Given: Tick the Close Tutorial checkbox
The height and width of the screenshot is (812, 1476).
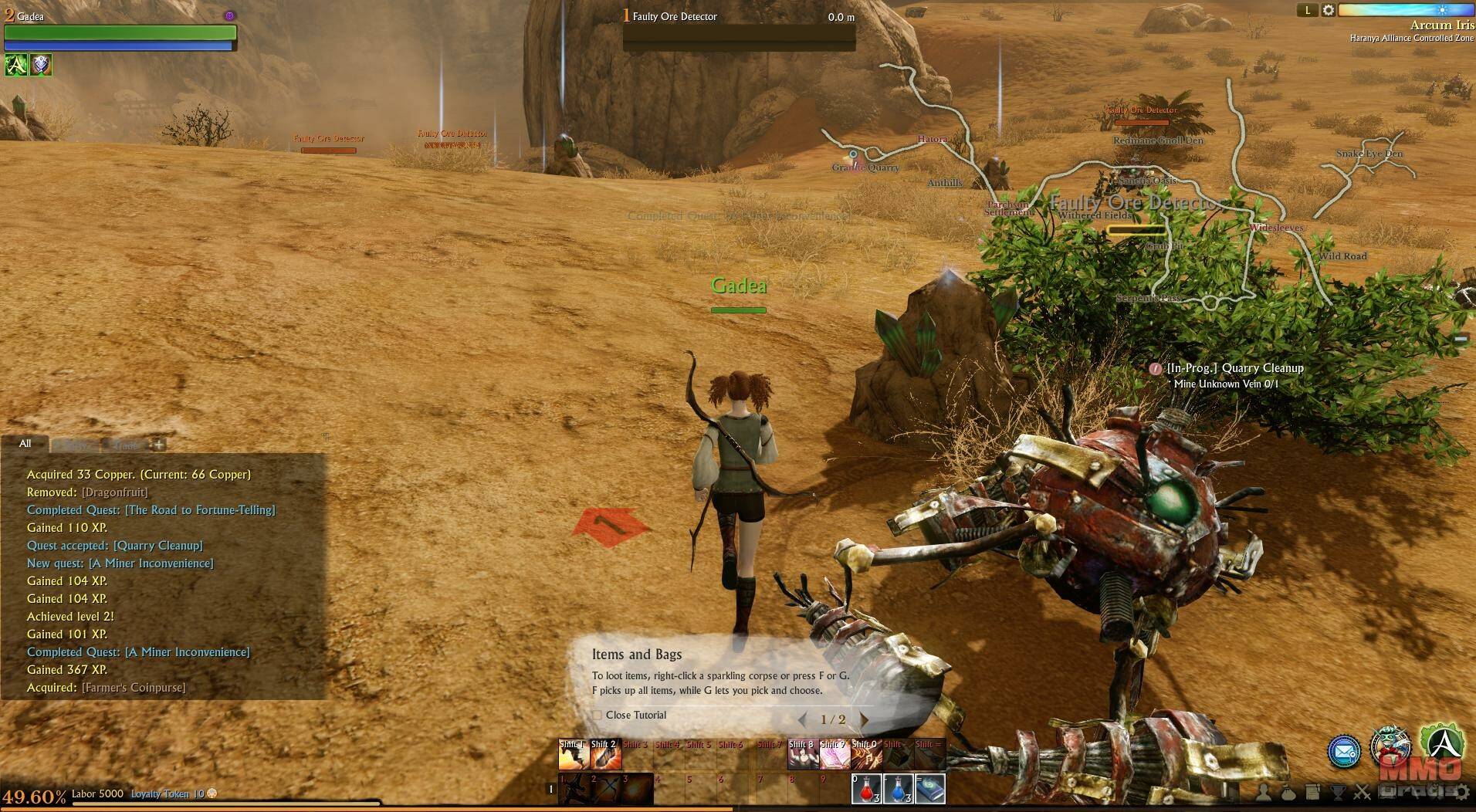Looking at the screenshot, I should 597,716.
